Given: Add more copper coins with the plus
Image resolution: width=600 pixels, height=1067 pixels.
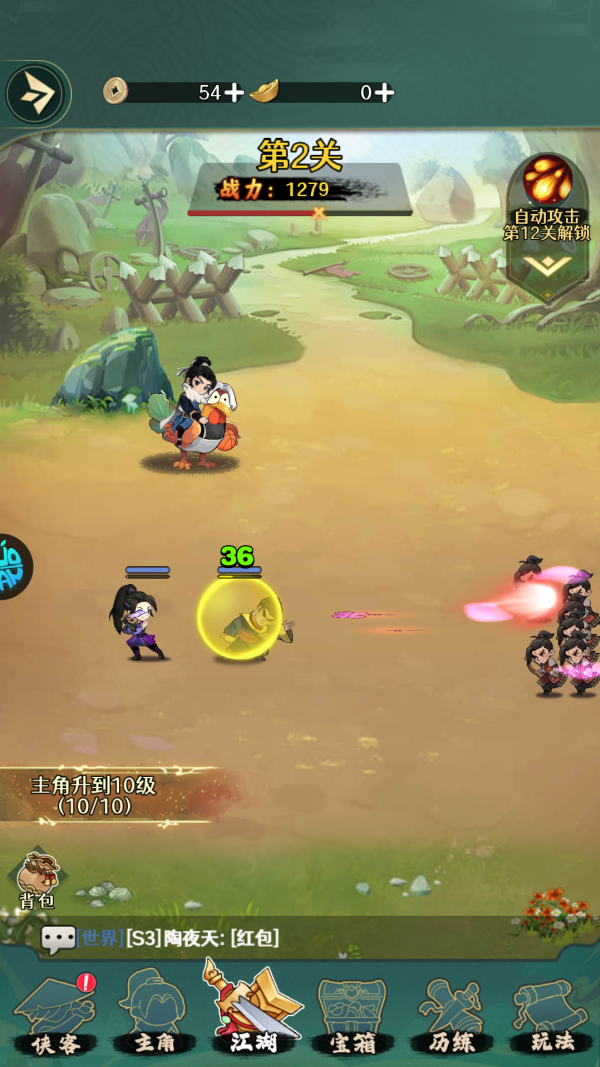Looking at the screenshot, I should click(234, 93).
